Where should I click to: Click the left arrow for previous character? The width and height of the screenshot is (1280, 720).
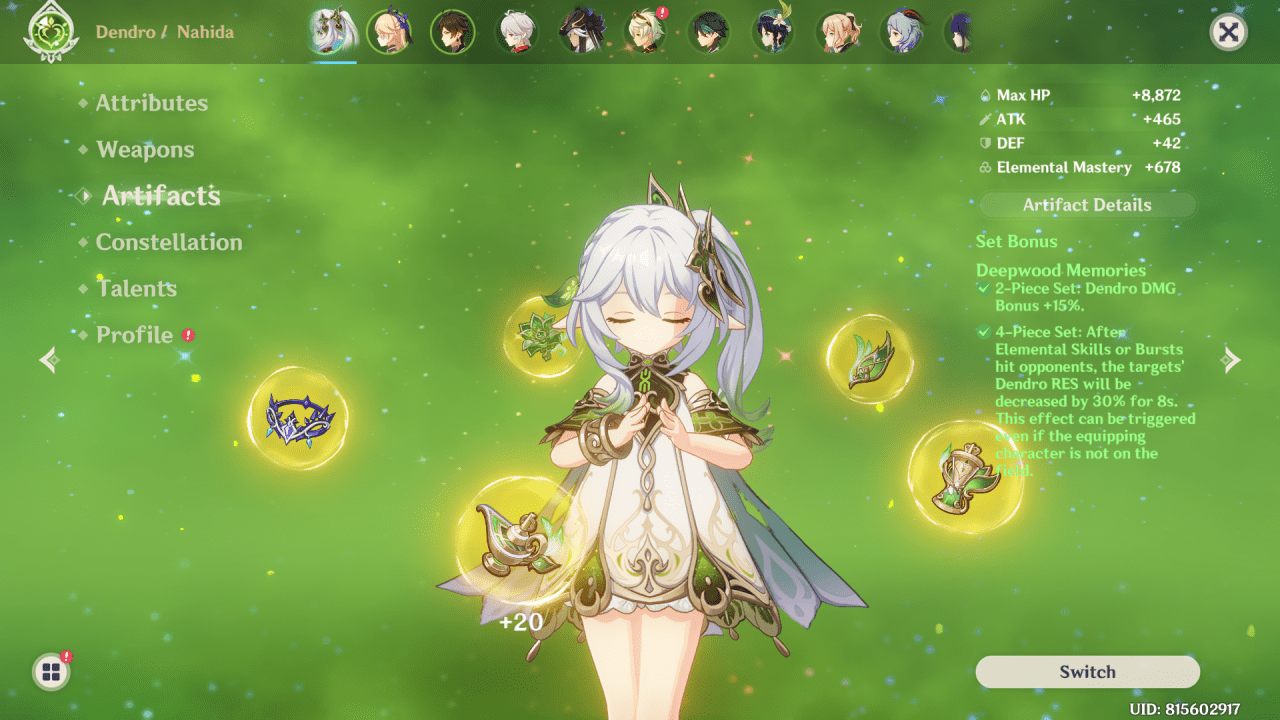(x=47, y=360)
